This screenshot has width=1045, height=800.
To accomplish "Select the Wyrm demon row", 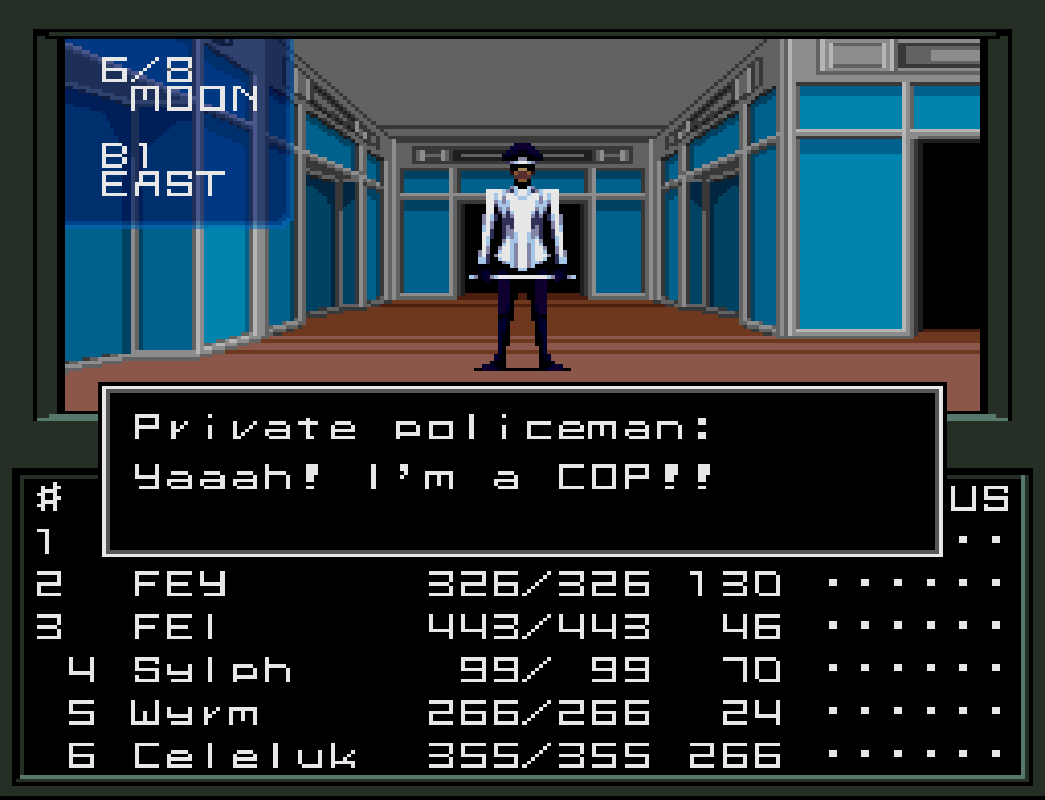I will tap(194, 713).
